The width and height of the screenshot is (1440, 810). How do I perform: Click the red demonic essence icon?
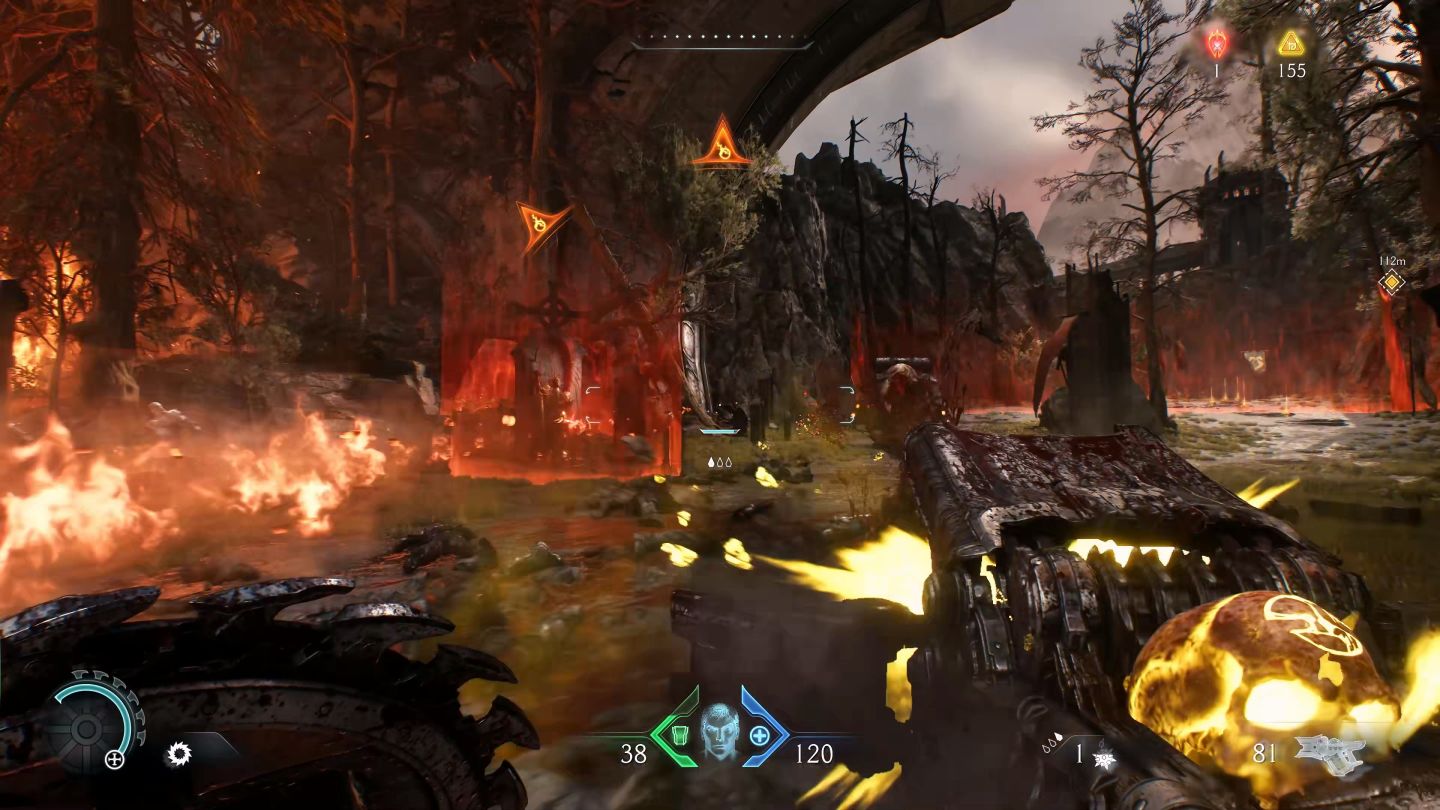pos(1217,43)
